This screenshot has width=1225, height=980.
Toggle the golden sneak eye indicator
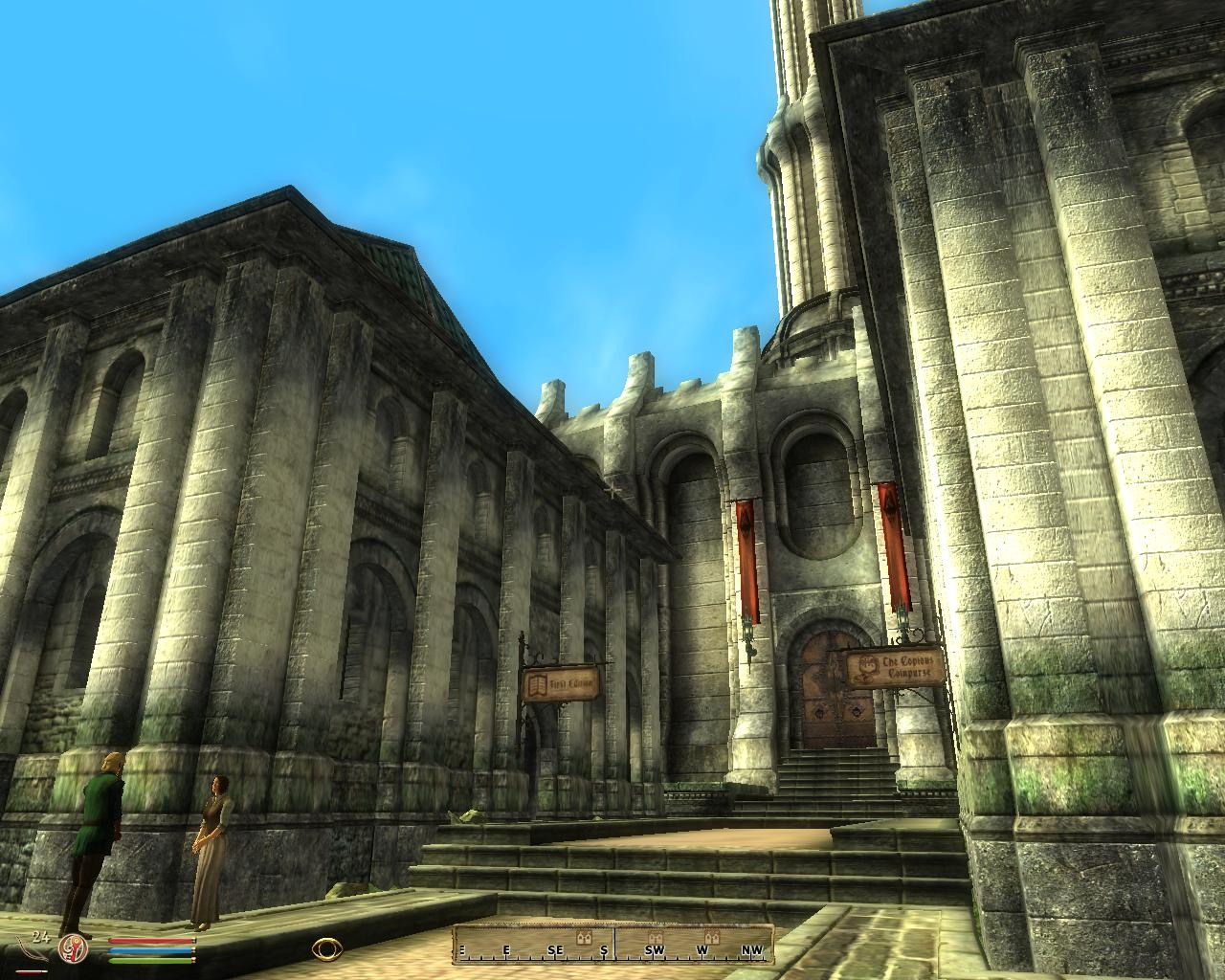329,949
